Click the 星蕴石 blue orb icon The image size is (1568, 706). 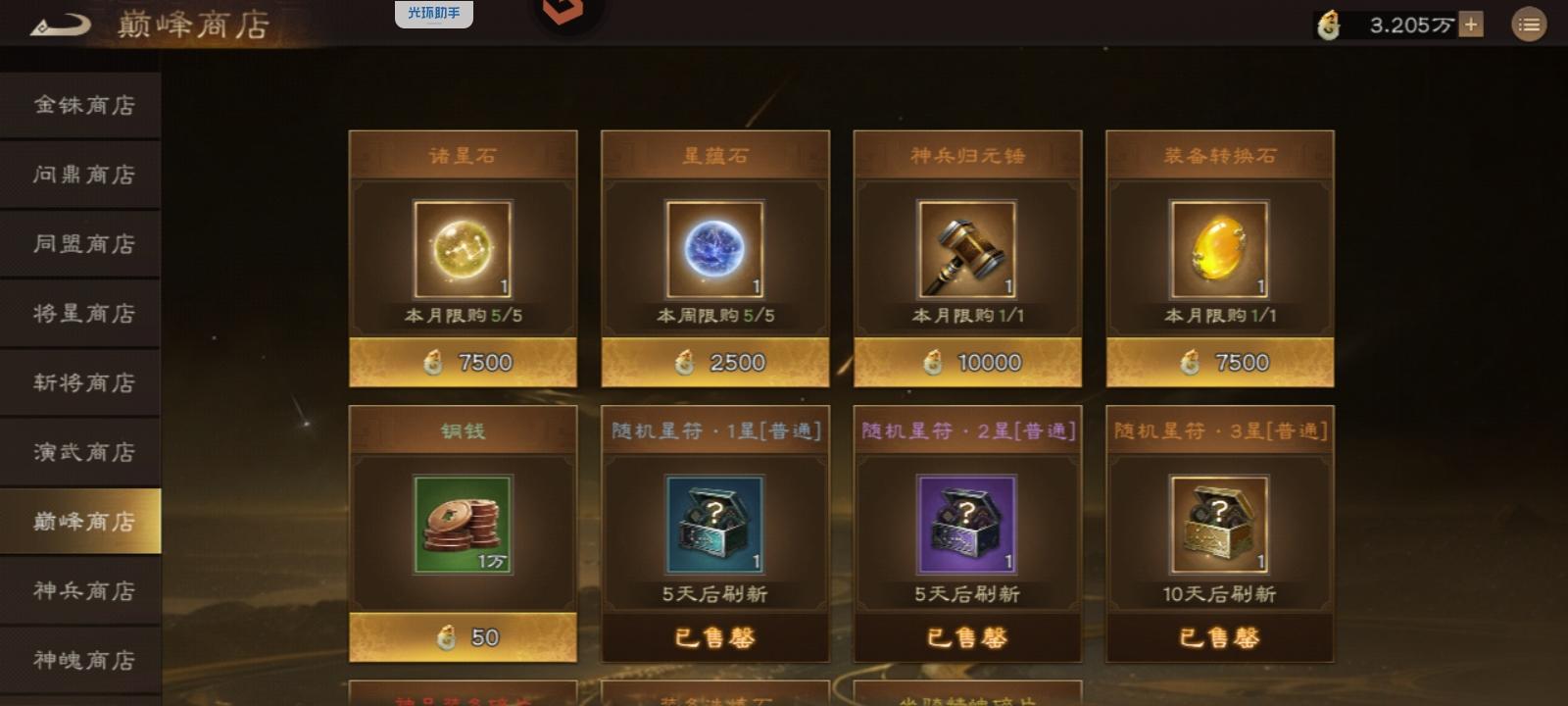click(714, 248)
